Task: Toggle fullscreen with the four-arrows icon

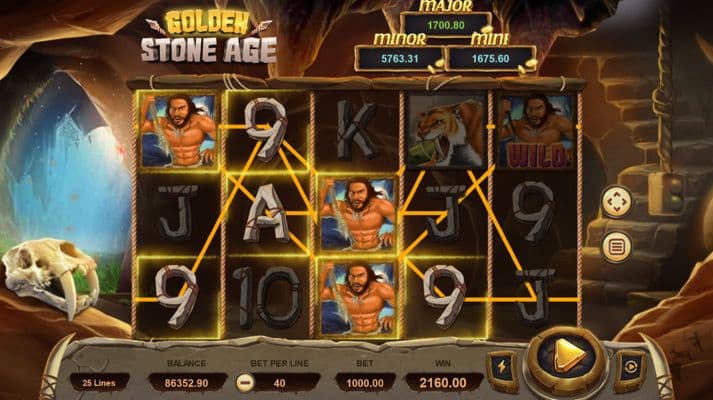Action: tap(616, 203)
